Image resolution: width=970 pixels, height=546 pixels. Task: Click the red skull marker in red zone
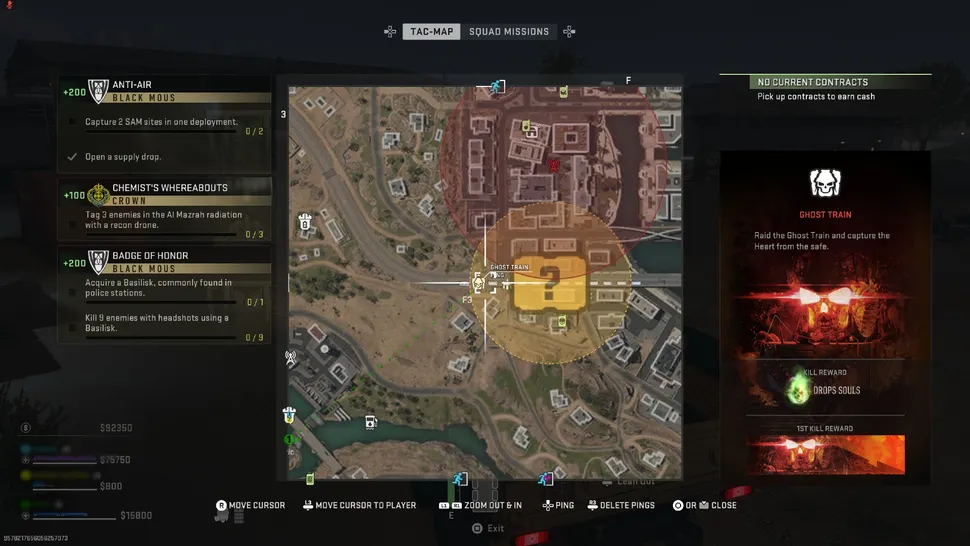pyautogui.click(x=554, y=165)
